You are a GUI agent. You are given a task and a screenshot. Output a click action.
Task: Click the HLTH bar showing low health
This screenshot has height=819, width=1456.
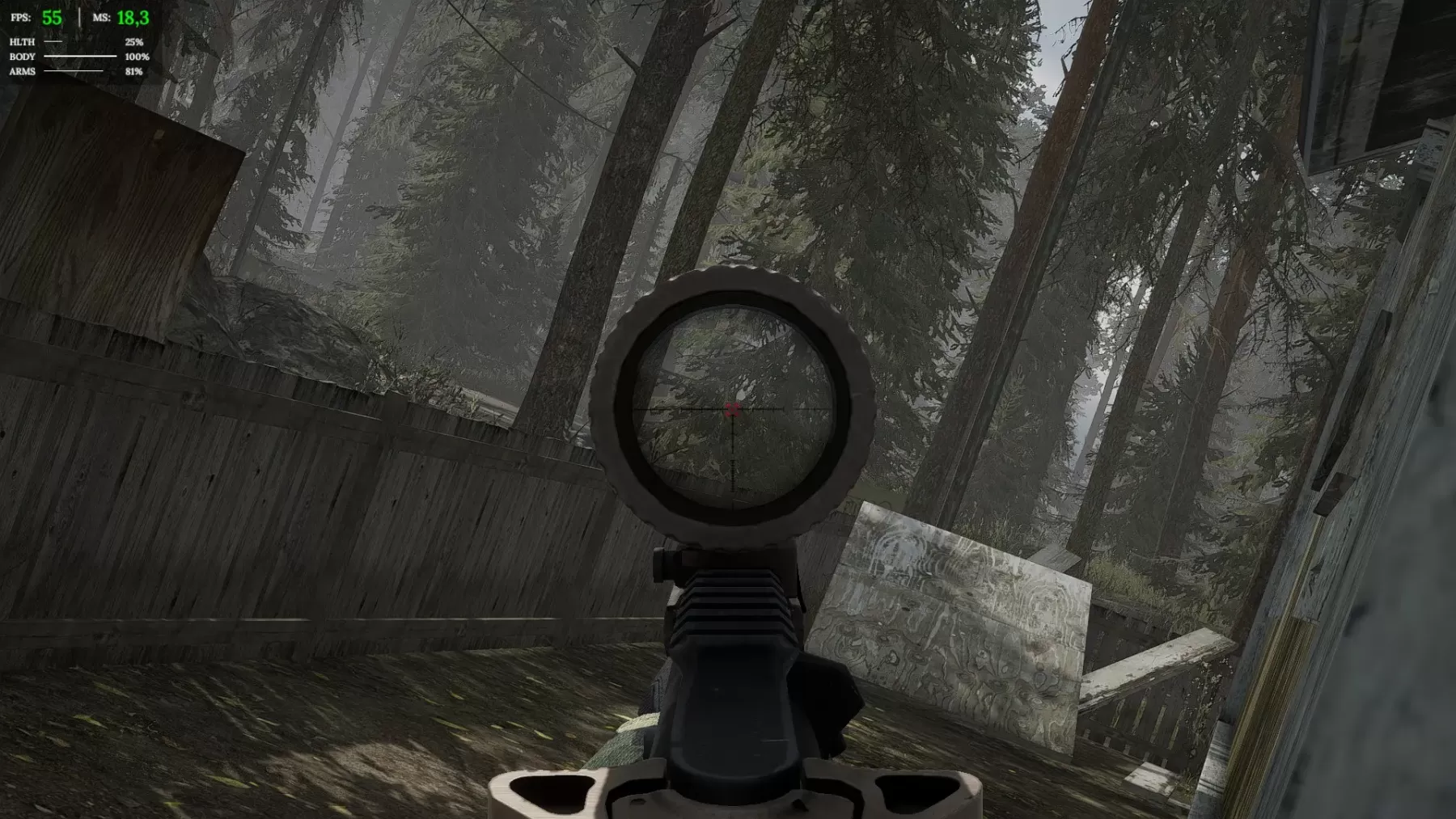tap(53, 41)
